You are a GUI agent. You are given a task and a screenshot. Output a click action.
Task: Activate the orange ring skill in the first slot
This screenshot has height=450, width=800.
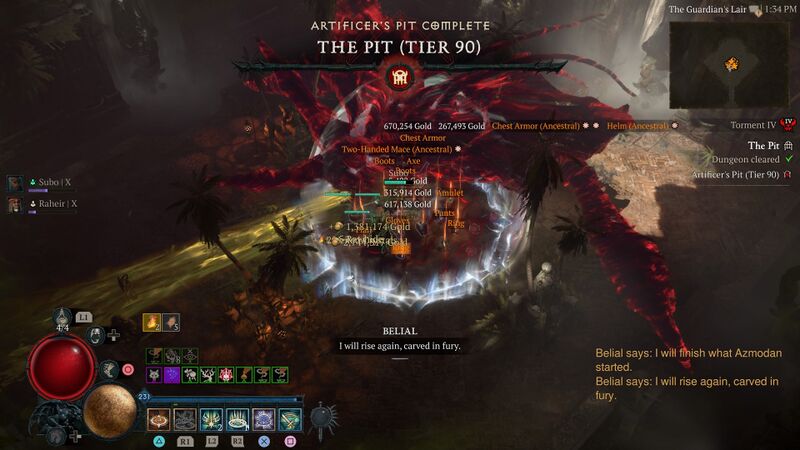158,419
